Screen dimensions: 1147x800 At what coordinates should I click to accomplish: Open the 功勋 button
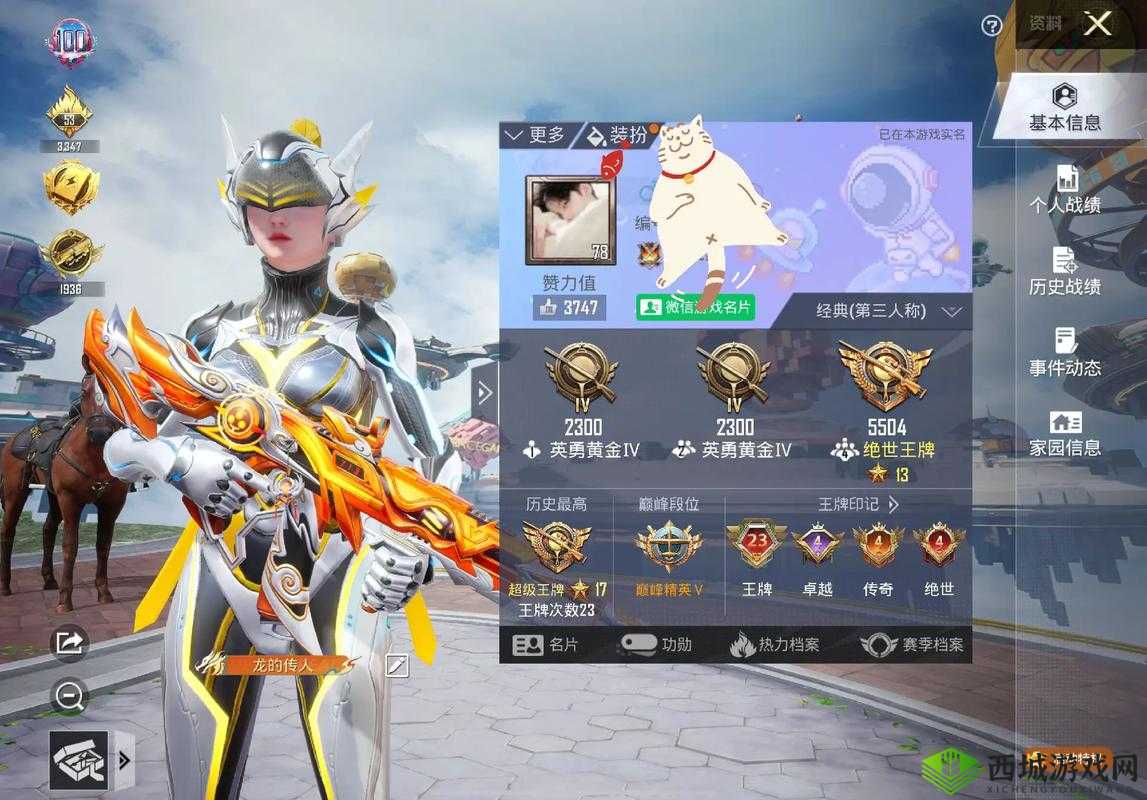click(657, 645)
